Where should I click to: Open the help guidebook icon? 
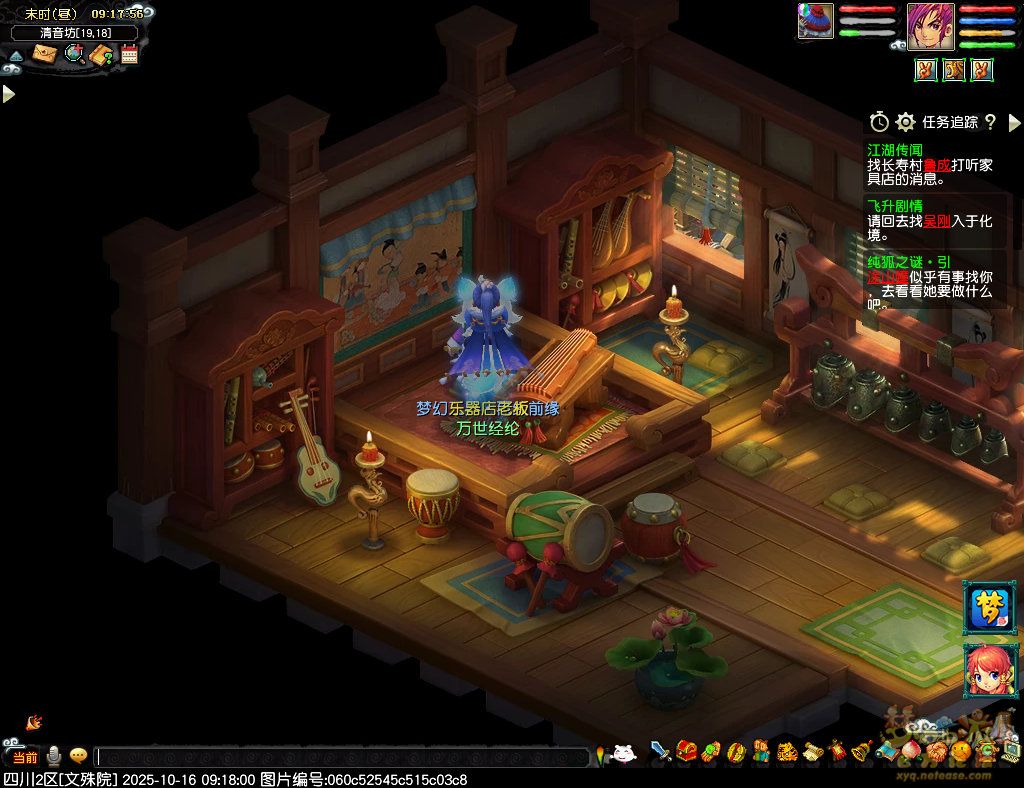[102, 55]
